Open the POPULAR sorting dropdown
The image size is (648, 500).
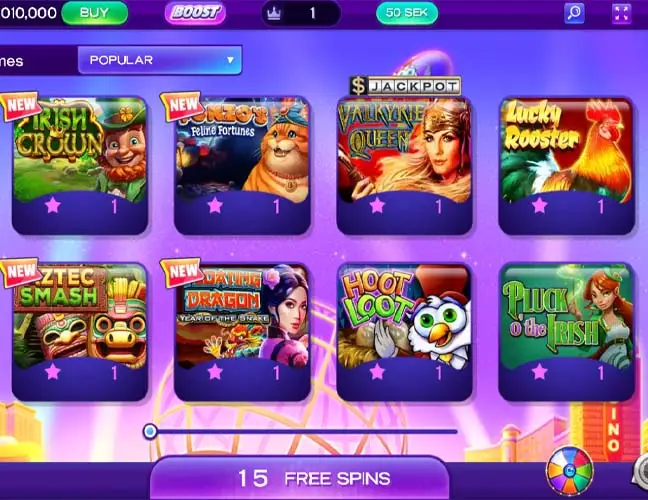(160, 60)
